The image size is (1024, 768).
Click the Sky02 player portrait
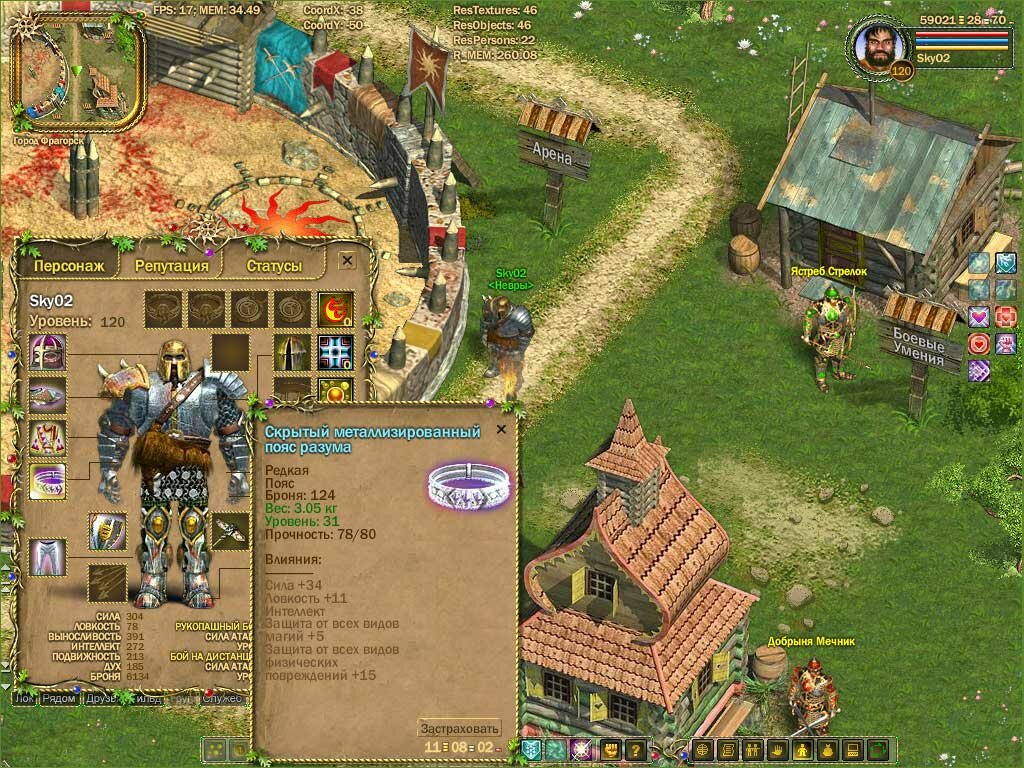click(x=880, y=47)
